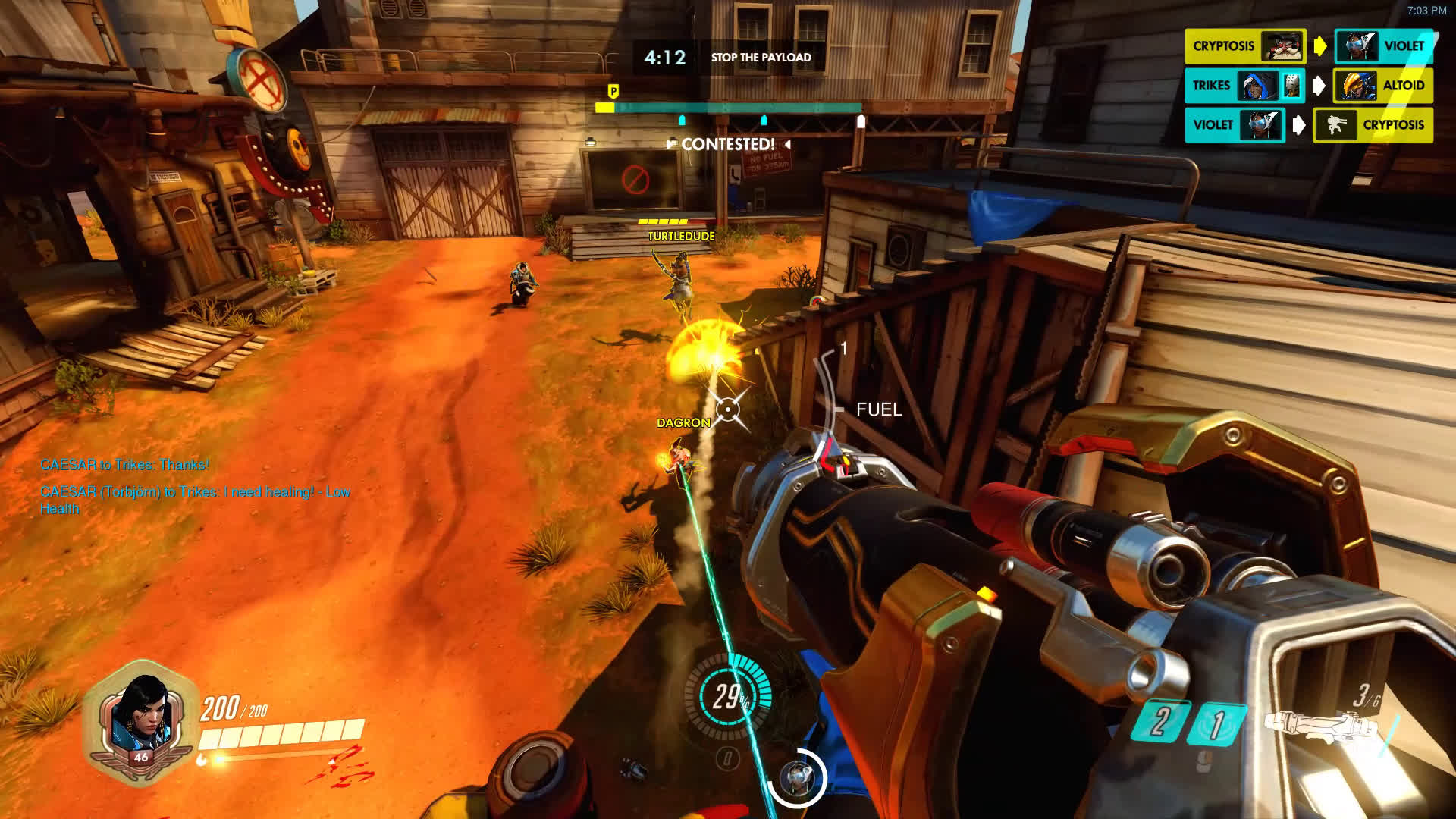Viewport: 1456px width, 819px height.
Task: Click the circular Symmetra portrait indicator
Action: tap(796, 777)
